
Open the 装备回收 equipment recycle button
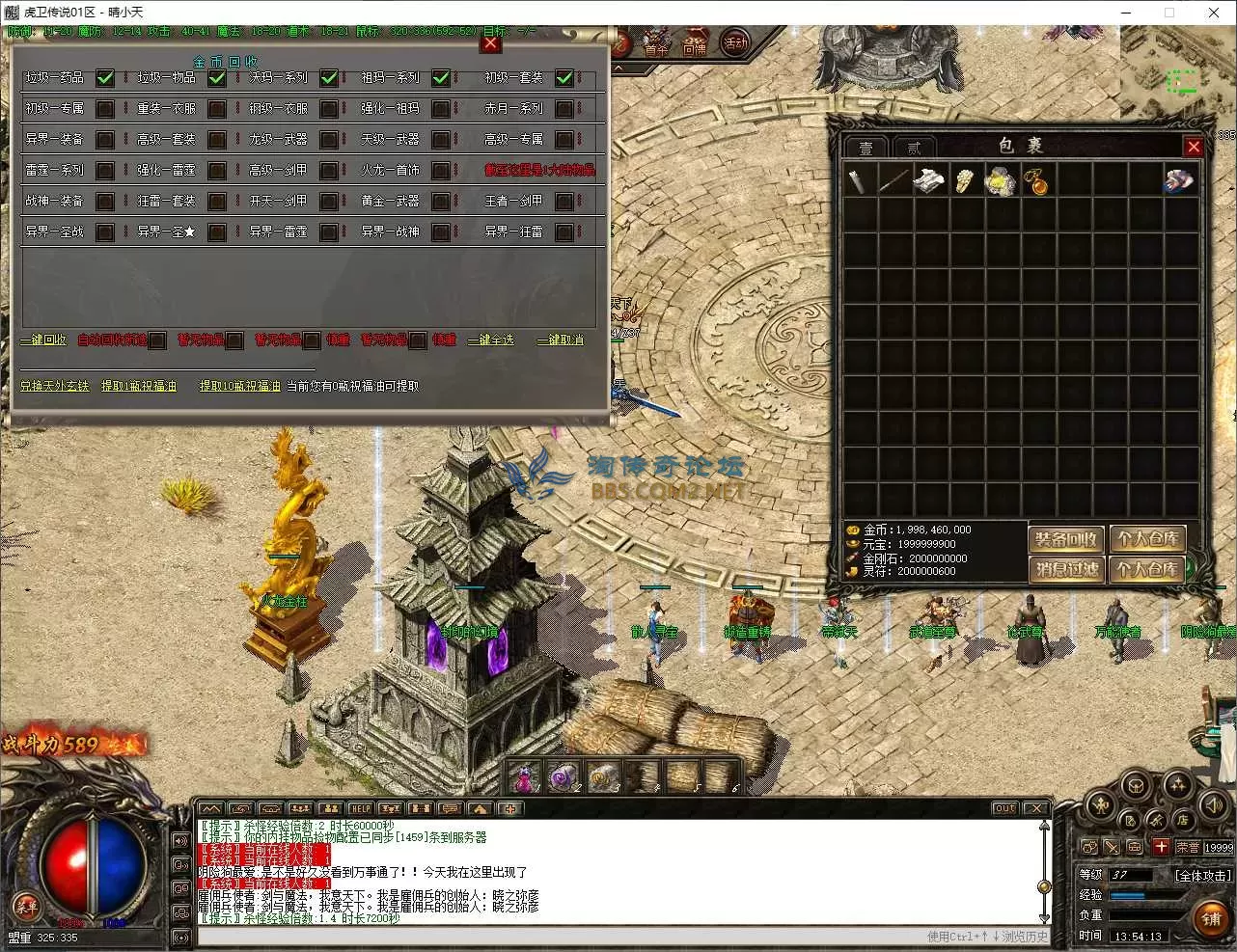pyautogui.click(x=1065, y=539)
